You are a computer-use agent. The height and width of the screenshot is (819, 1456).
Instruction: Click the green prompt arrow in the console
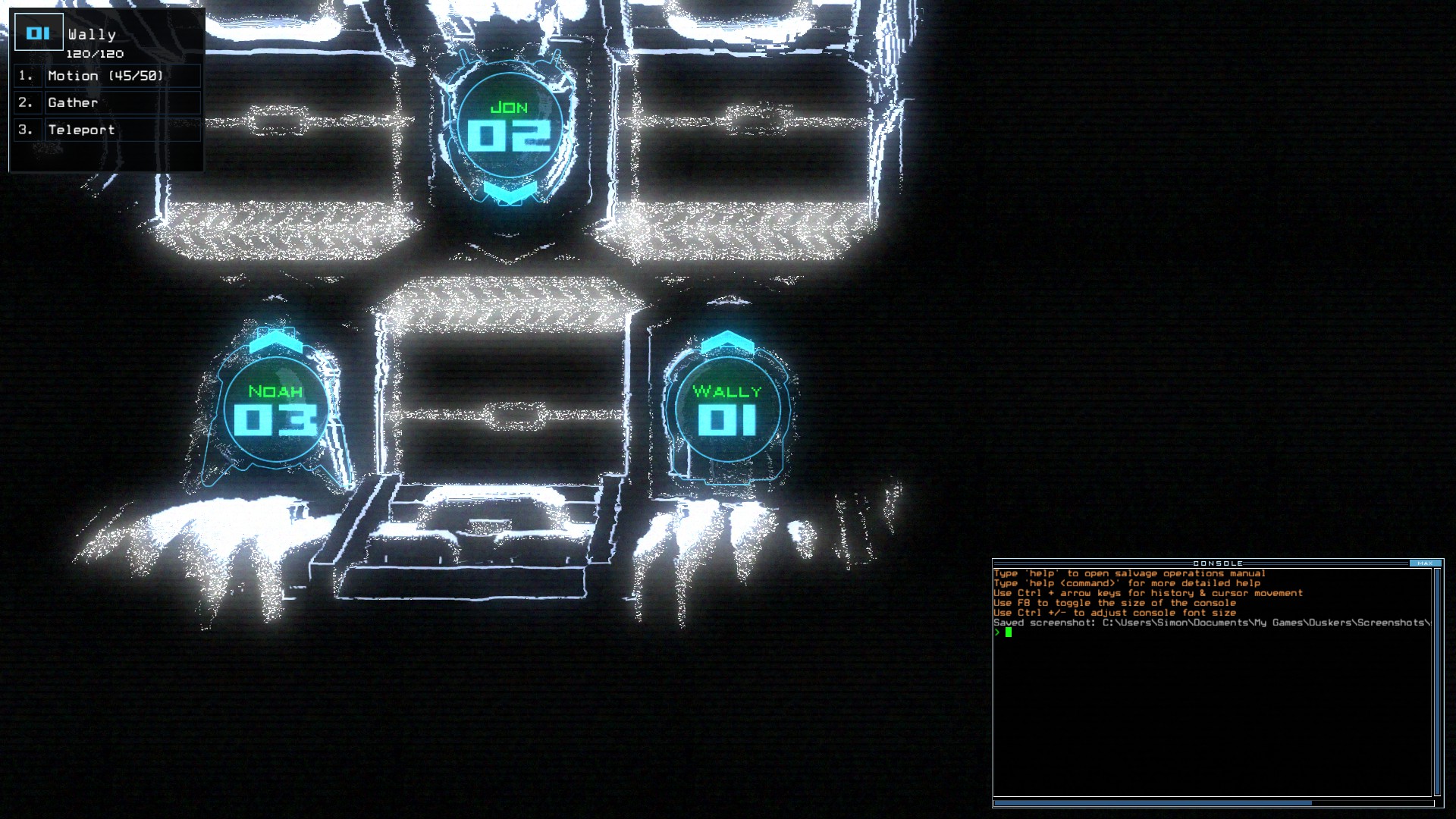click(999, 631)
